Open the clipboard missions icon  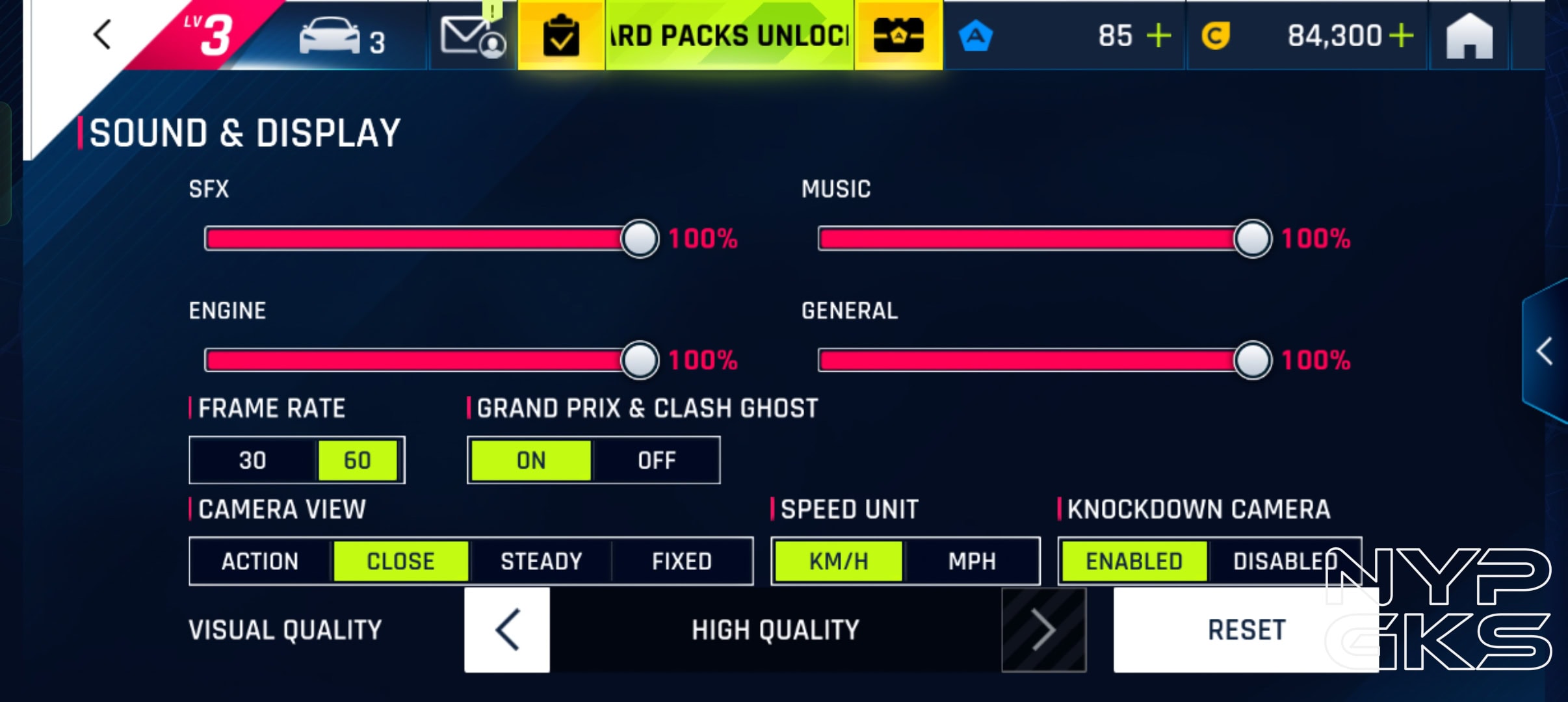coord(560,36)
